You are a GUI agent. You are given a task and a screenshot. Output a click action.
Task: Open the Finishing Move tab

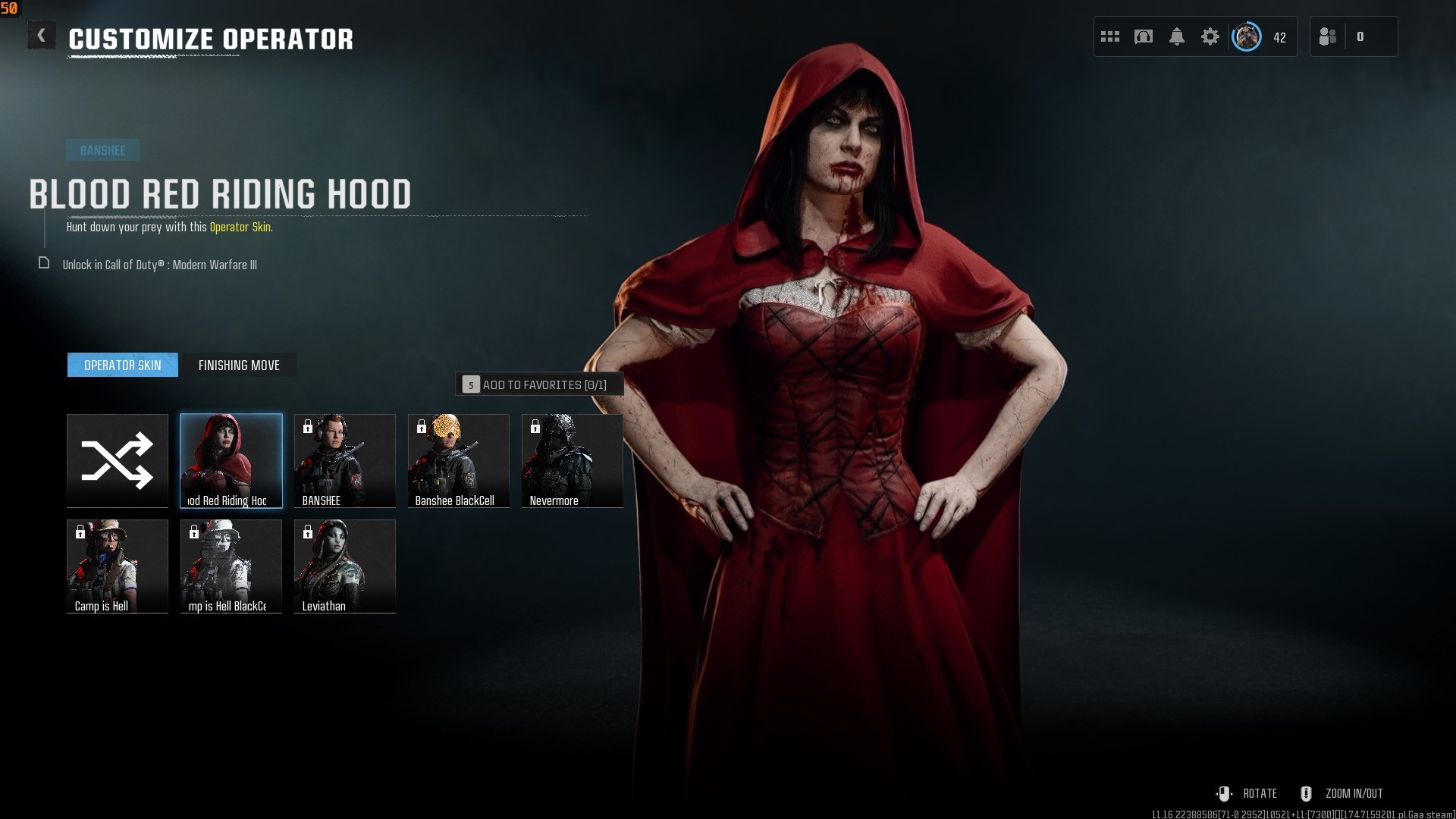239,365
